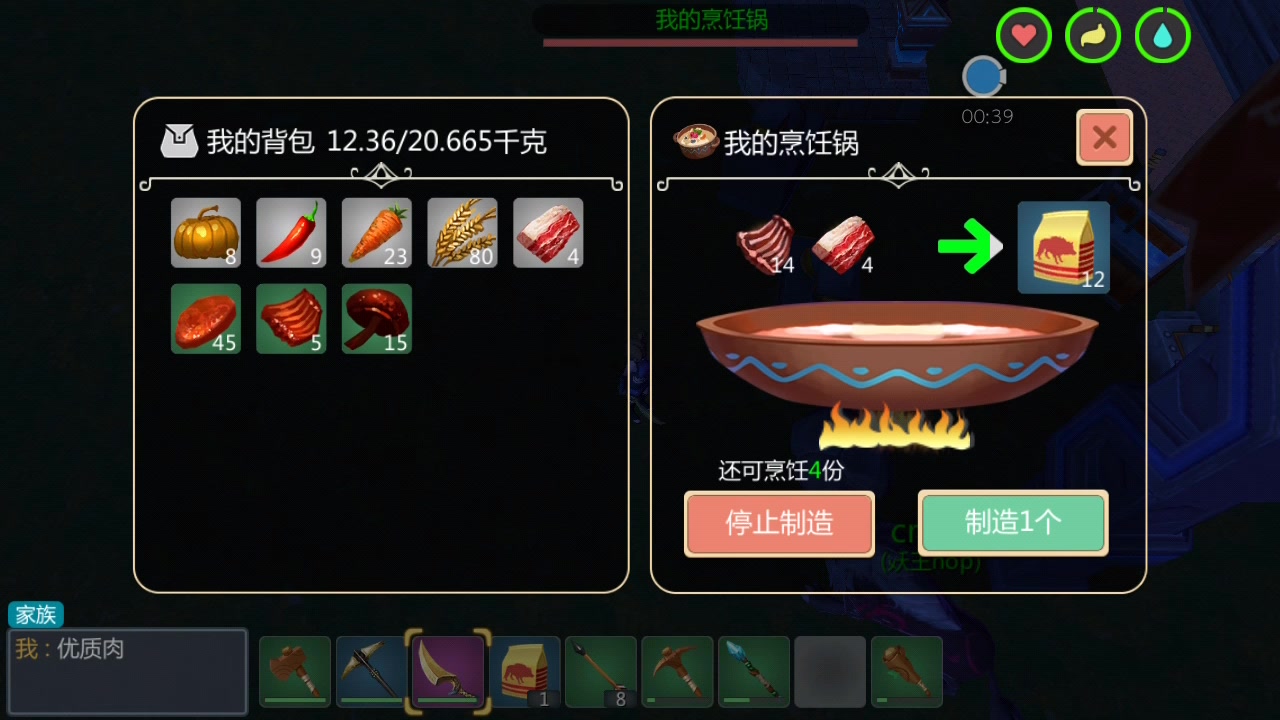Select the wheat stack of 80
The height and width of the screenshot is (720, 1280).
(x=462, y=232)
